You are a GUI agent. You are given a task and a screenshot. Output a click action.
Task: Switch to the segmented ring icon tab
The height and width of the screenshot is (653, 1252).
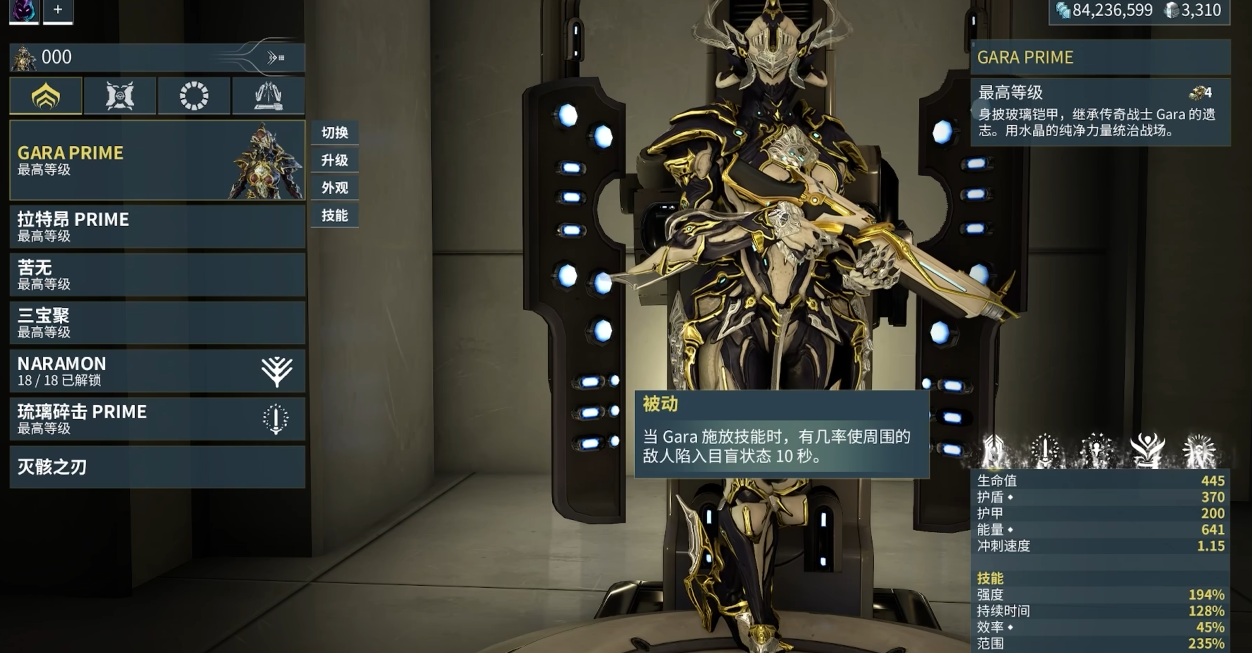tap(194, 96)
